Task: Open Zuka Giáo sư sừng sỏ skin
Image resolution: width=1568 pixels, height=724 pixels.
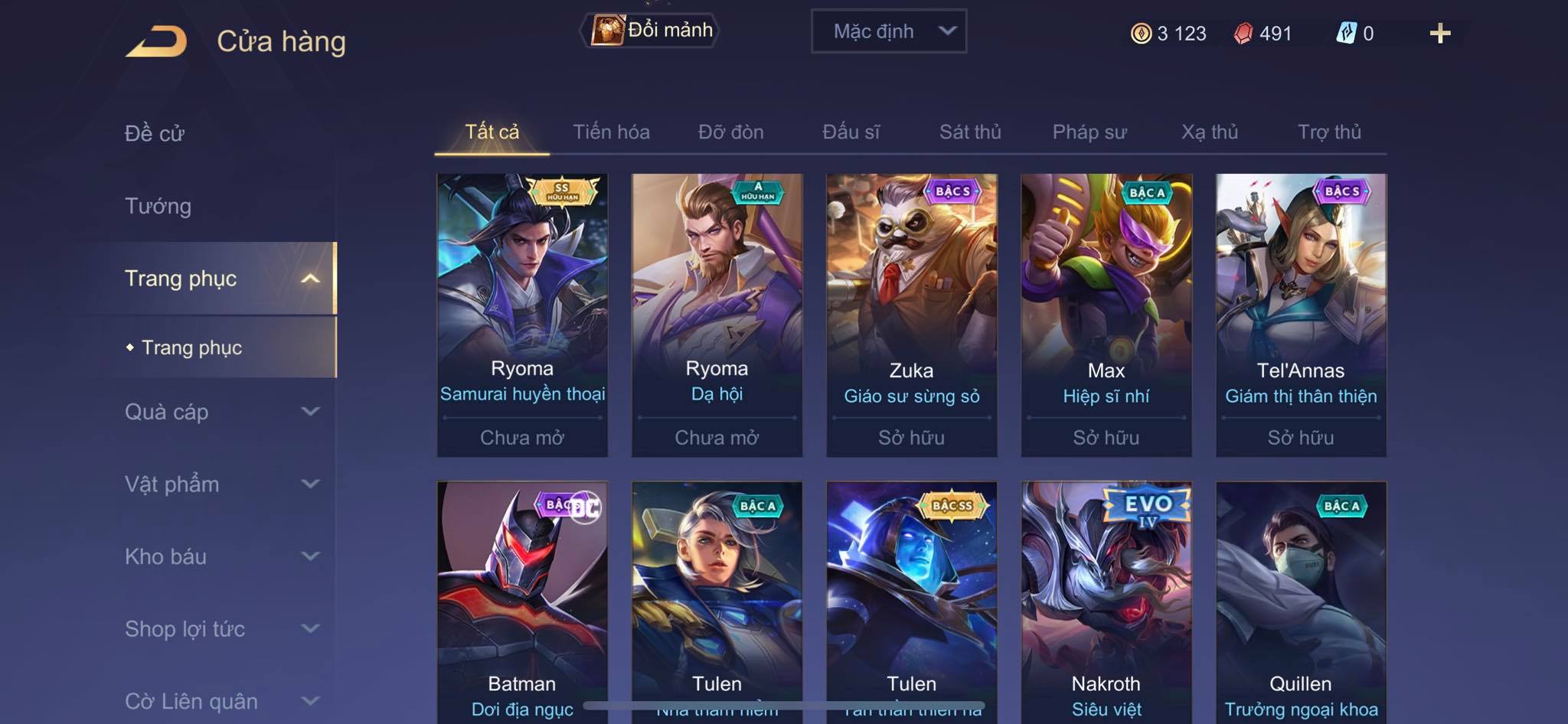Action: pyautogui.click(x=911, y=314)
